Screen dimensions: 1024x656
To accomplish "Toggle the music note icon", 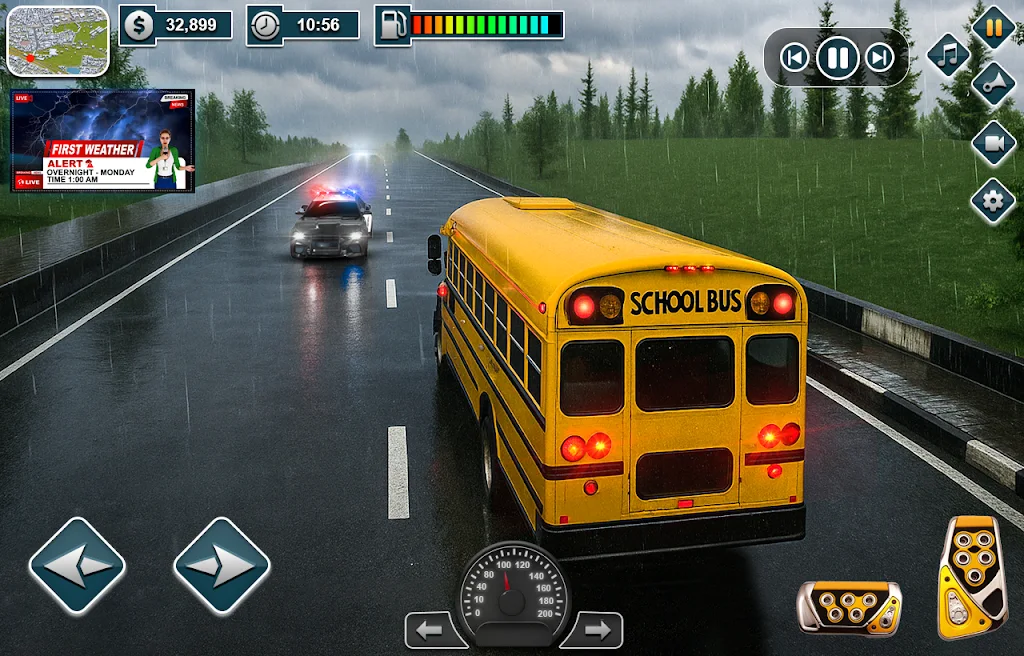I will [x=948, y=54].
